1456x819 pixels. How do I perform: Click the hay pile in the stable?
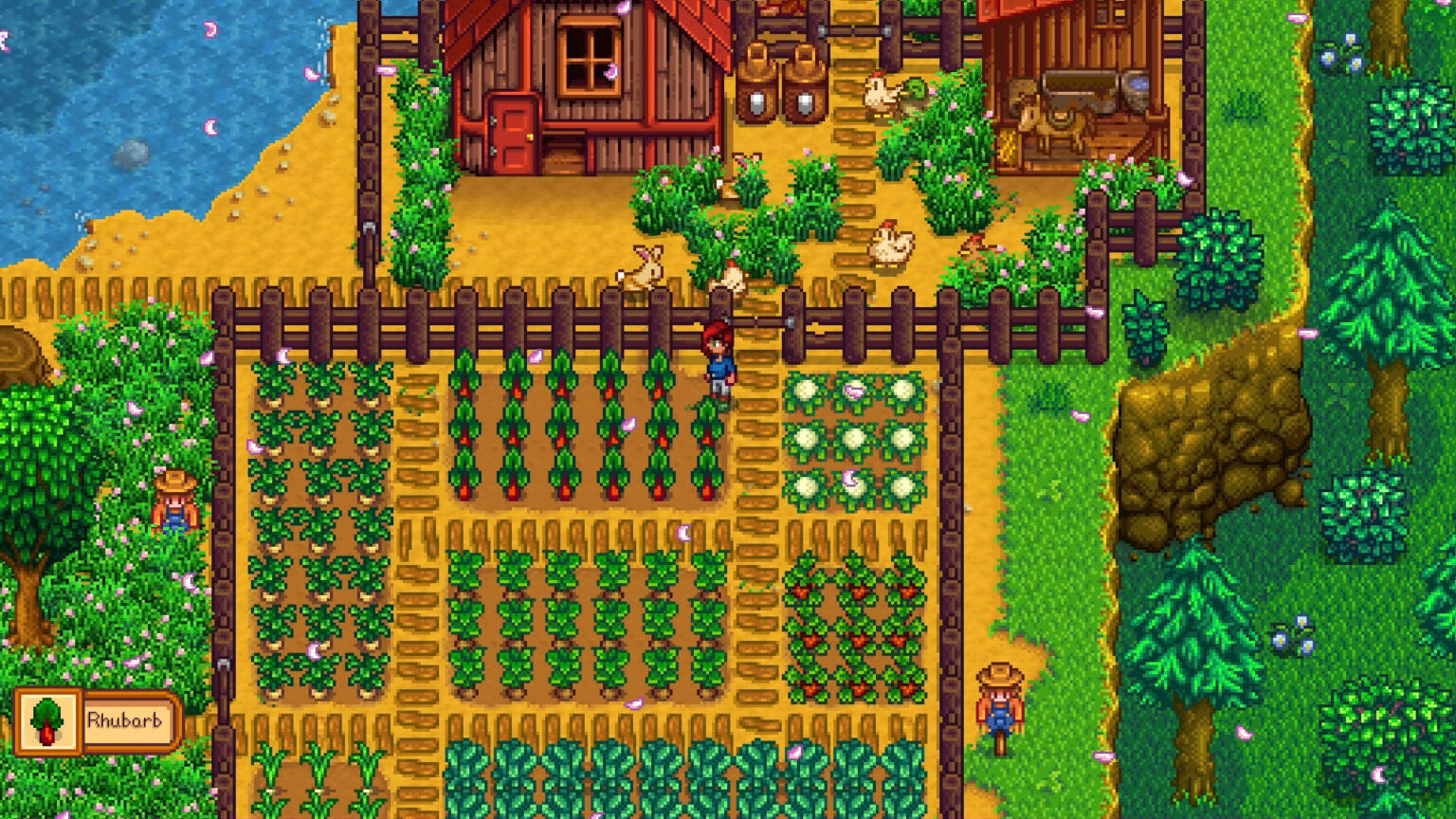pos(1008,142)
